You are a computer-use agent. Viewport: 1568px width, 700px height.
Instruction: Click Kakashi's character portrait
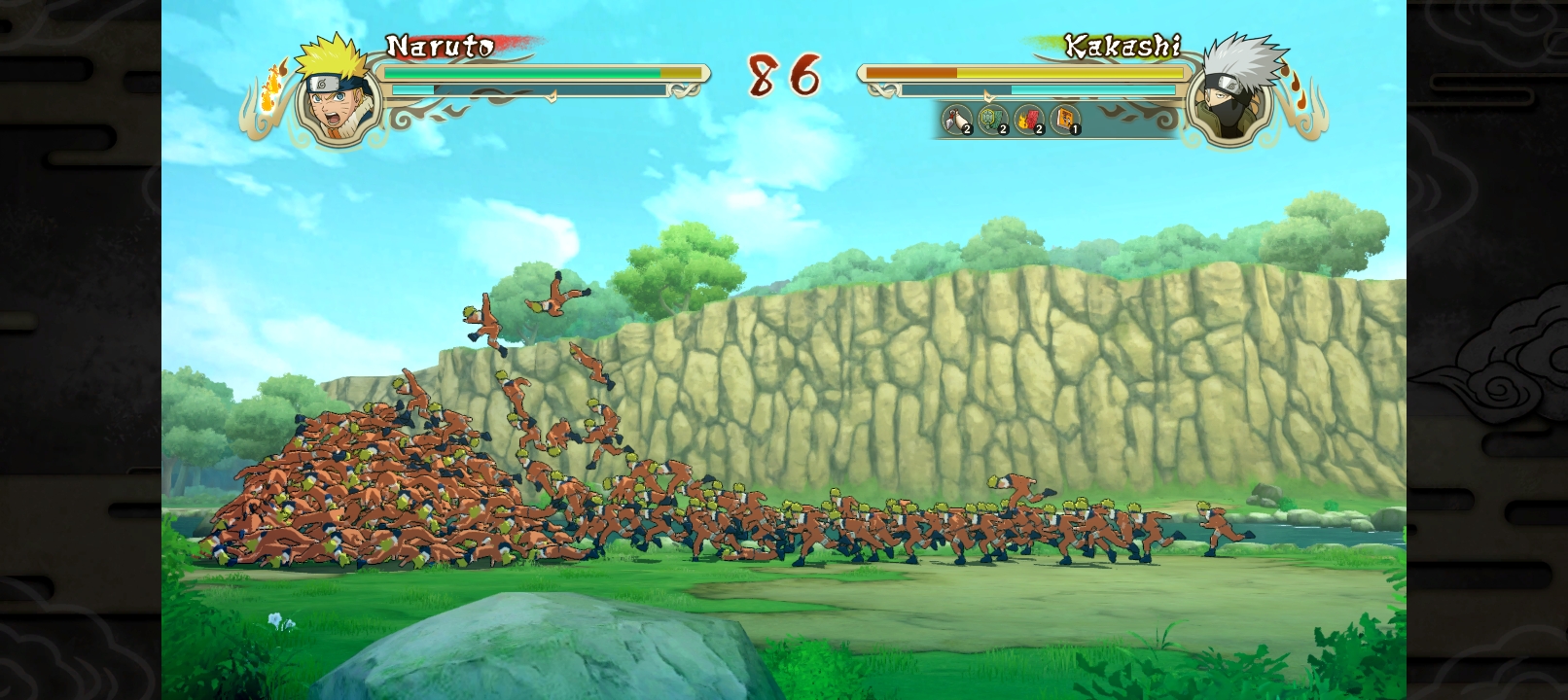pos(1233,91)
